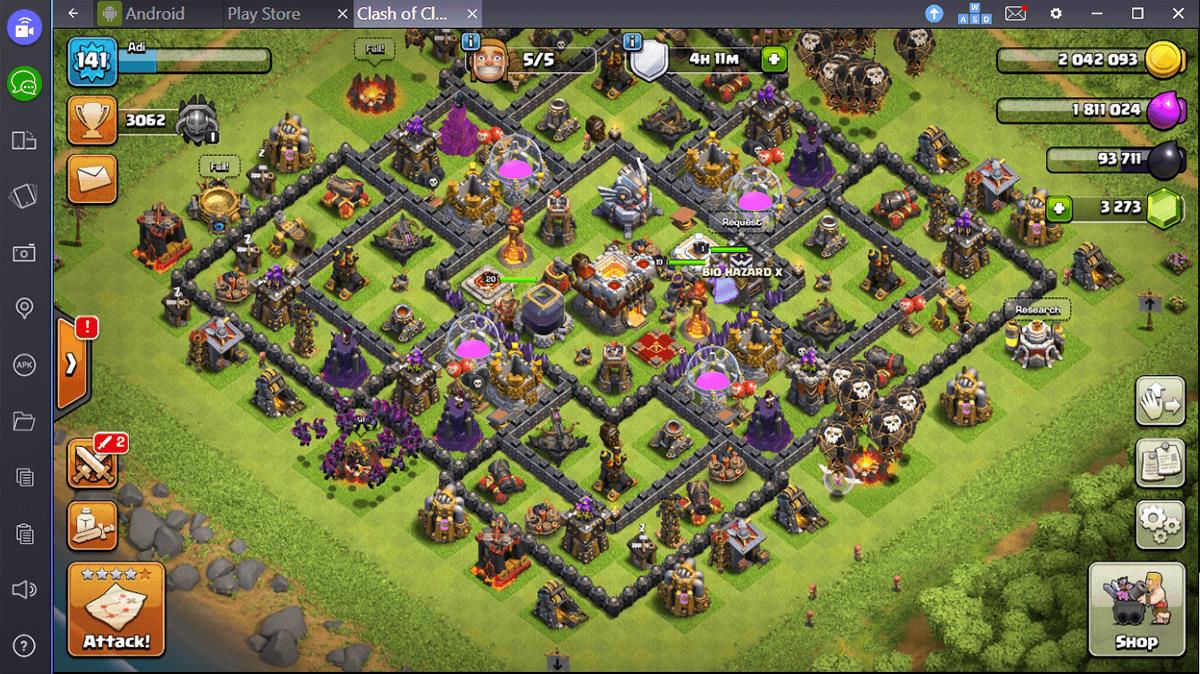Screen dimensions: 1200x674
Task: View the trophy league ranking
Action: point(92,121)
